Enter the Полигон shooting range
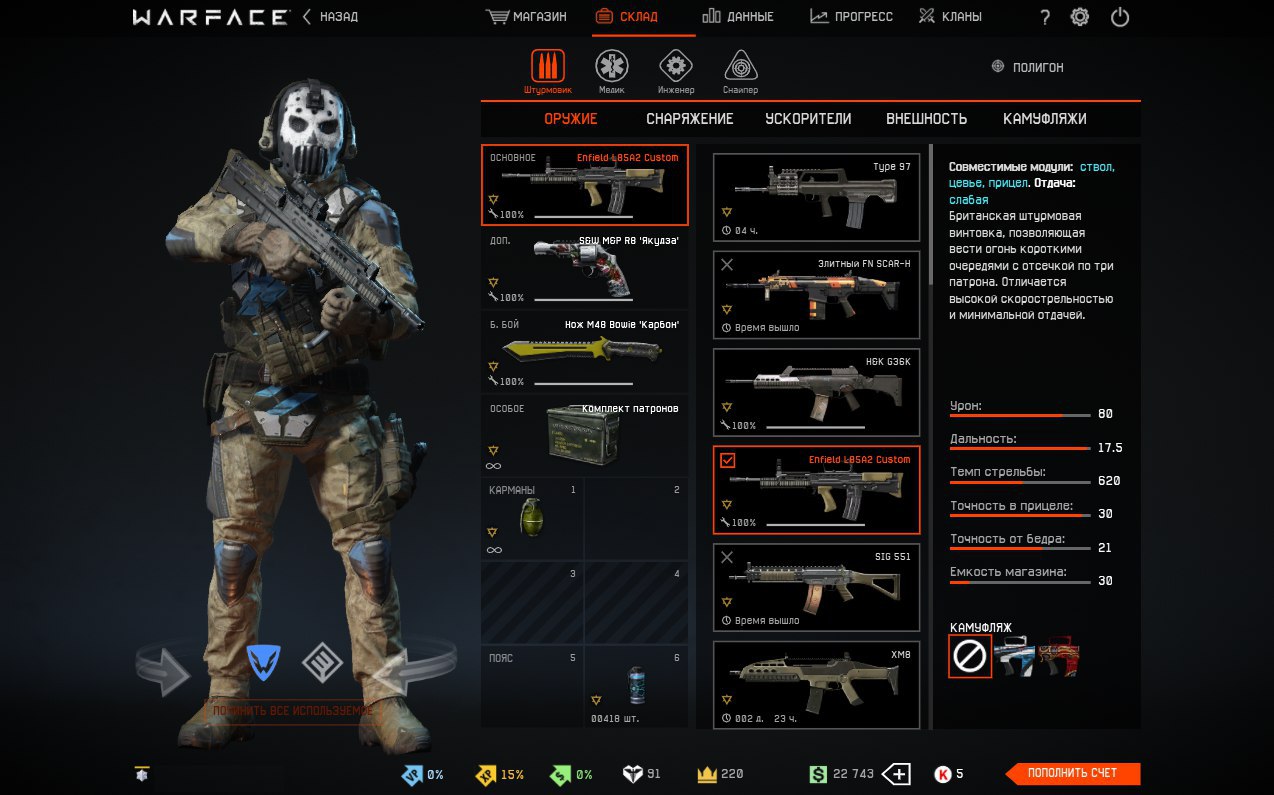 pyautogui.click(x=1027, y=67)
